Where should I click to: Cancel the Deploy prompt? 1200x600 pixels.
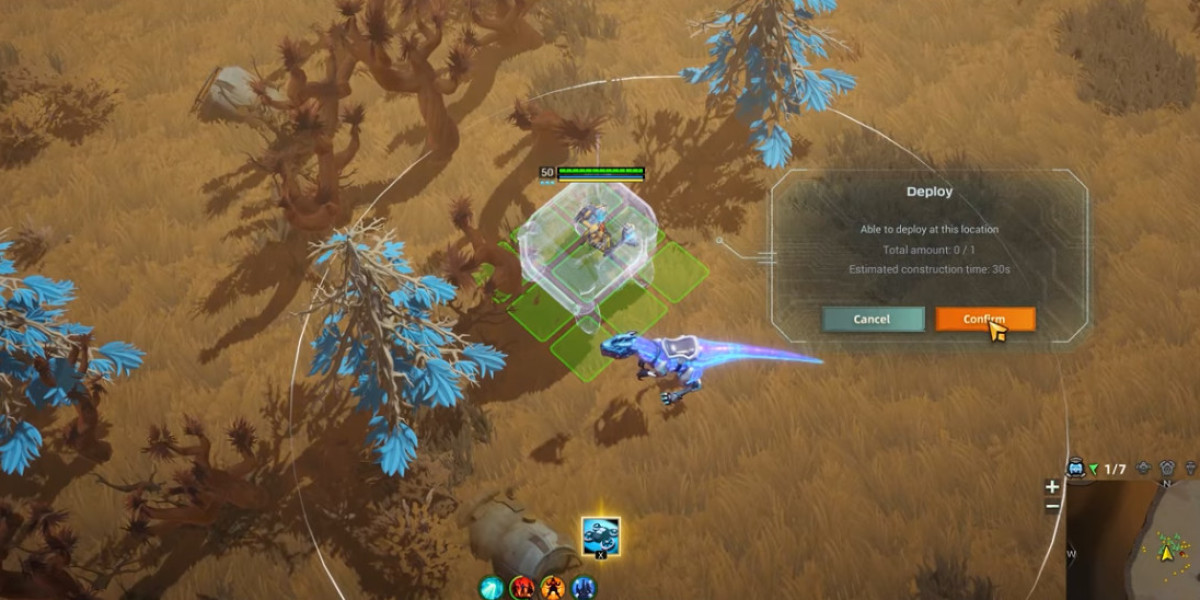[872, 319]
